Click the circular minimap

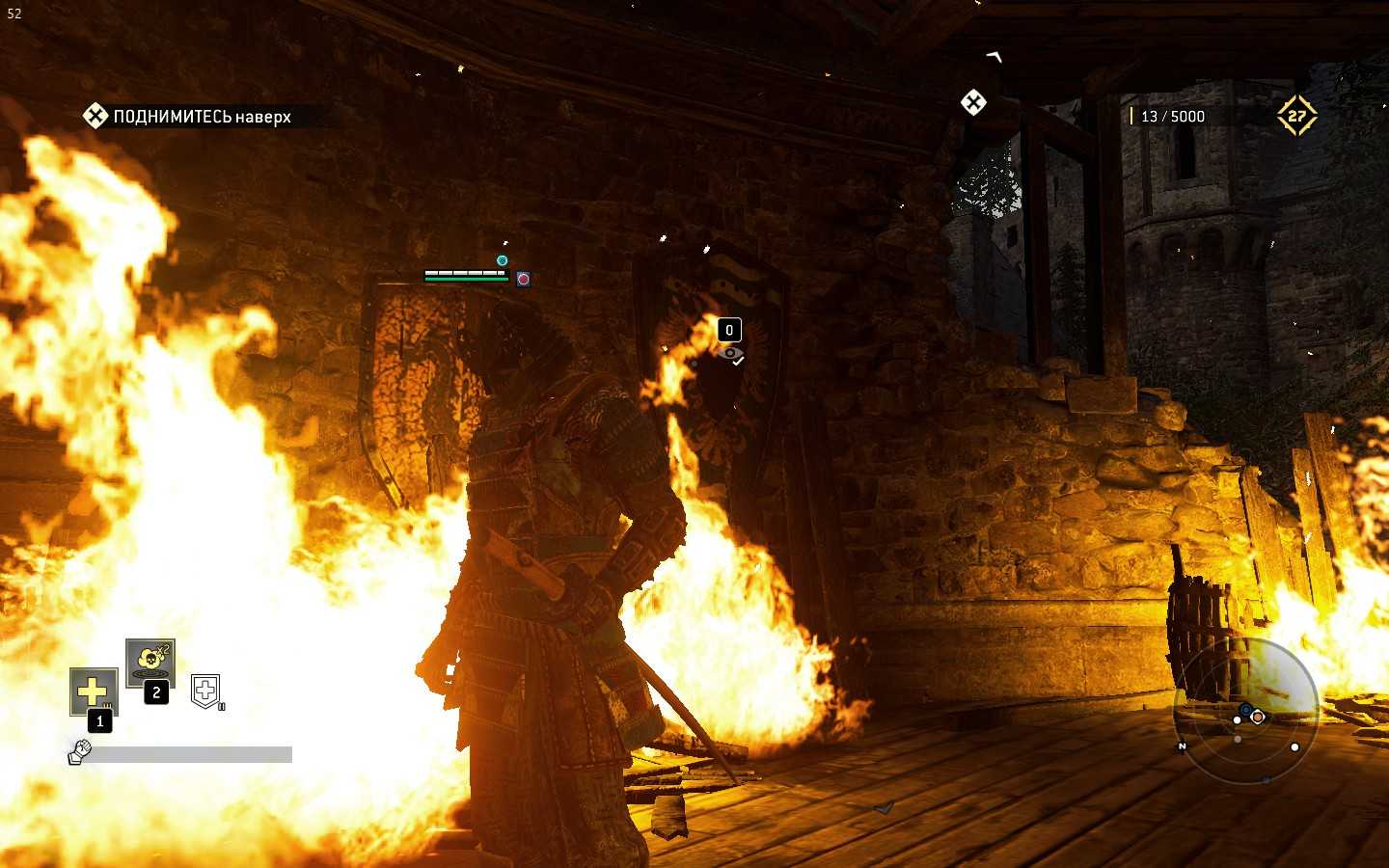tap(1245, 711)
